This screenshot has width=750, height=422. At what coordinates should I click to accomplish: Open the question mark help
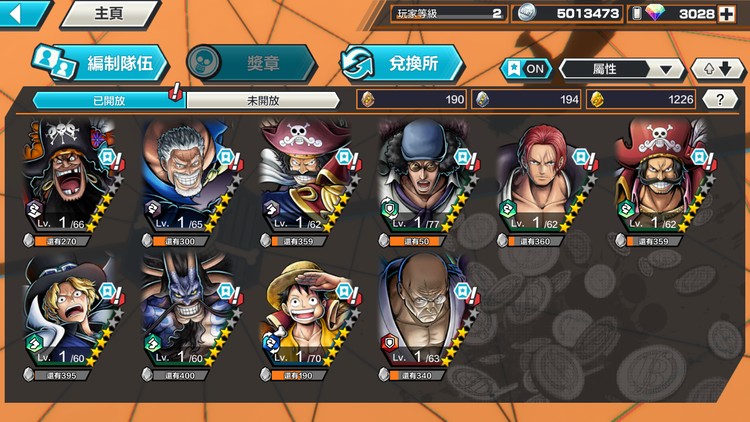click(x=720, y=99)
